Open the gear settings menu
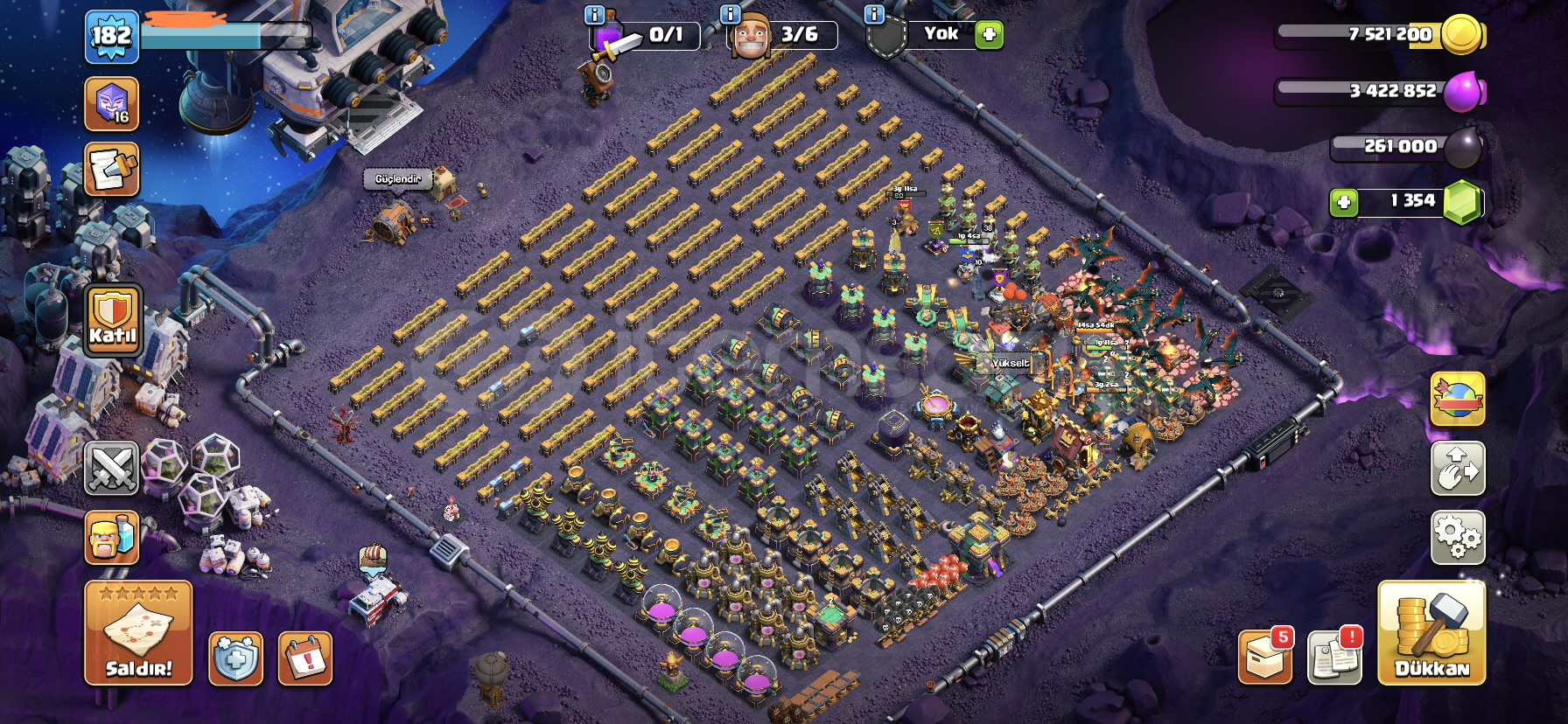Screen dimensions: 1568x724 coord(1457,537)
